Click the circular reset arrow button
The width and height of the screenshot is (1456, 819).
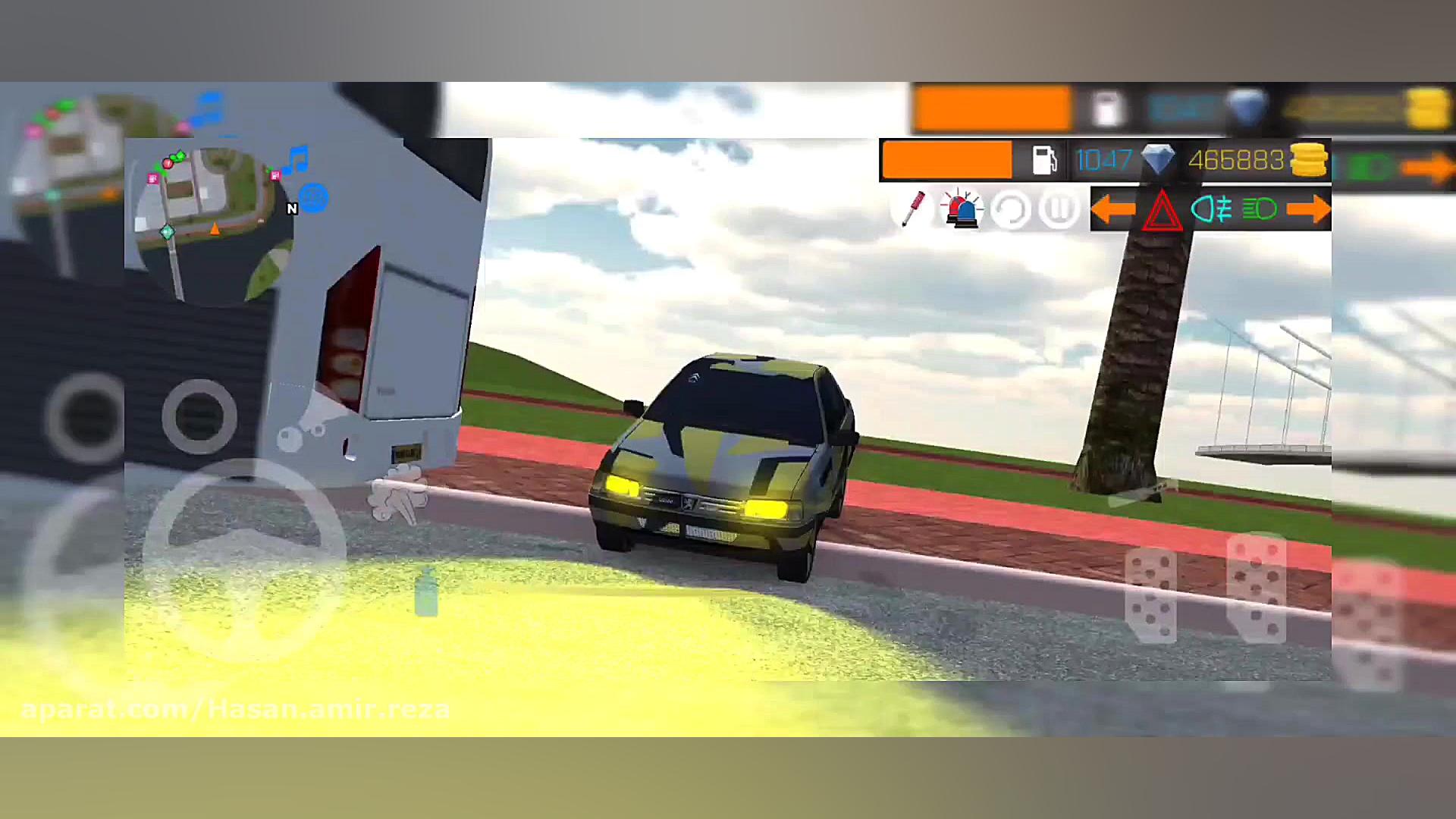pyautogui.click(x=1011, y=209)
